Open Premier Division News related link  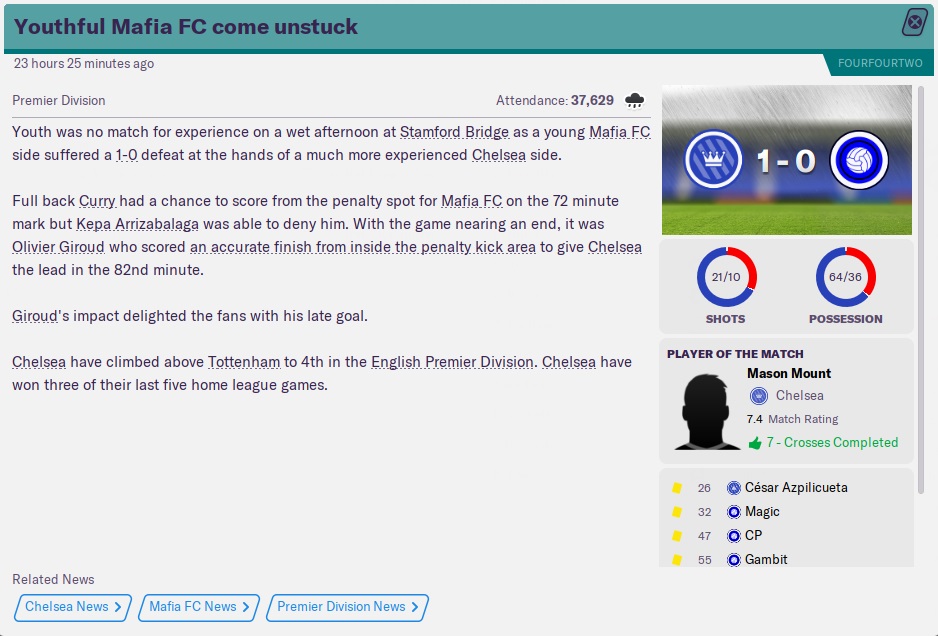(x=348, y=607)
